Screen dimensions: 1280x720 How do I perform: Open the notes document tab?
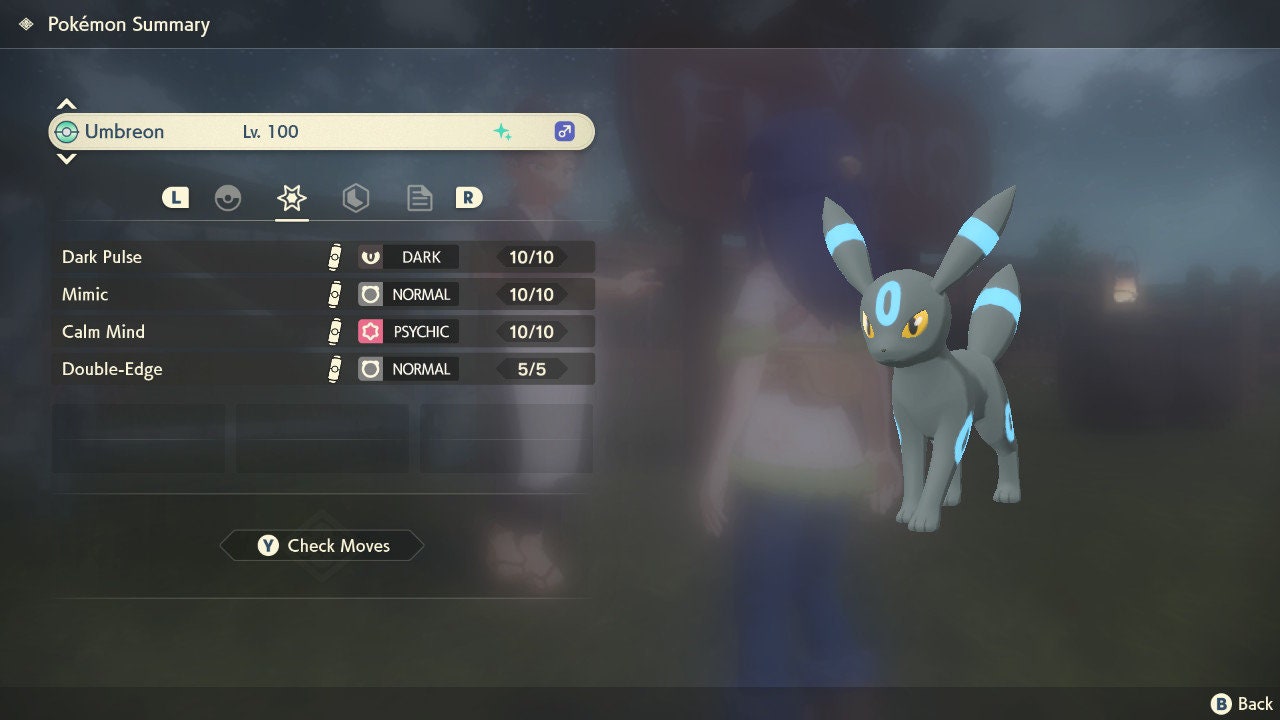[419, 198]
